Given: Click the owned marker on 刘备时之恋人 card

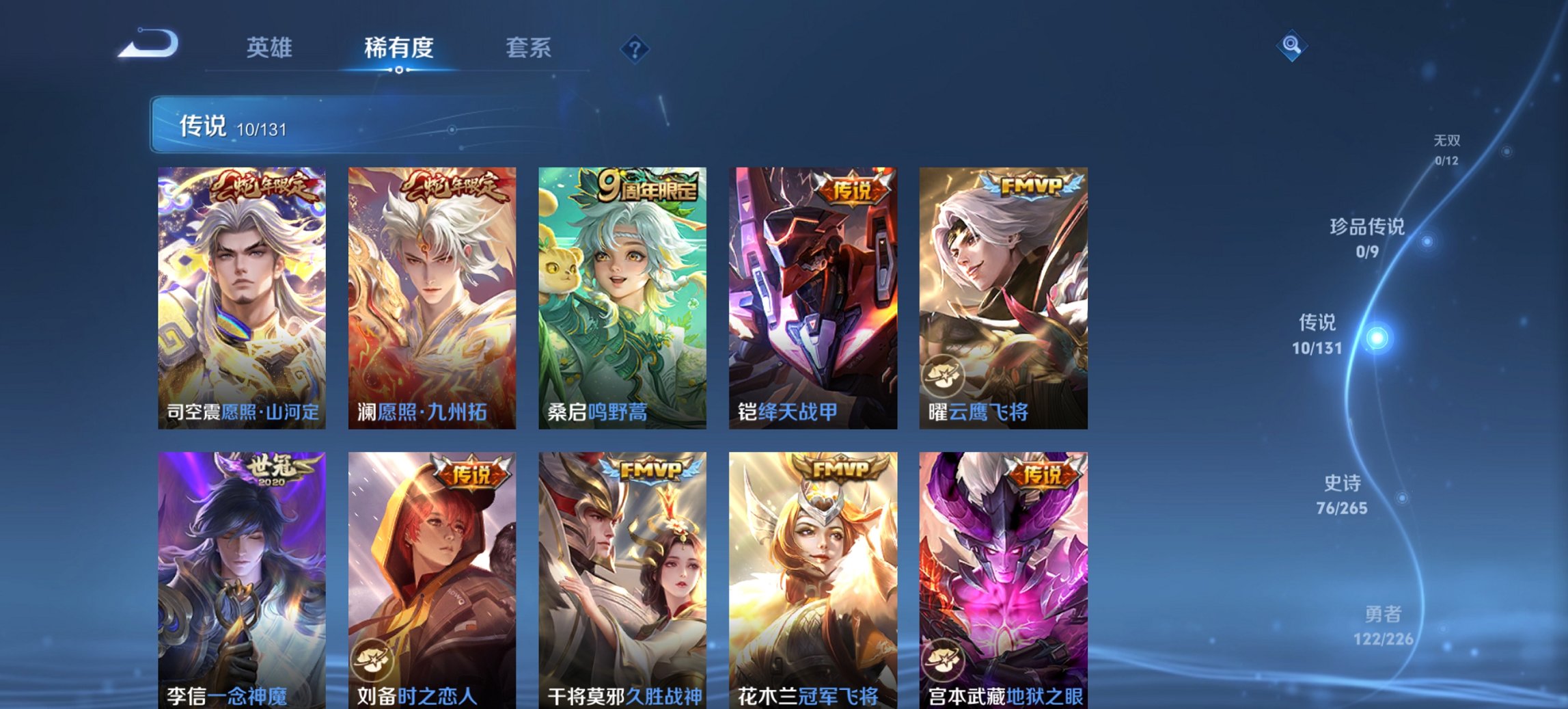Looking at the screenshot, I should pos(372,658).
